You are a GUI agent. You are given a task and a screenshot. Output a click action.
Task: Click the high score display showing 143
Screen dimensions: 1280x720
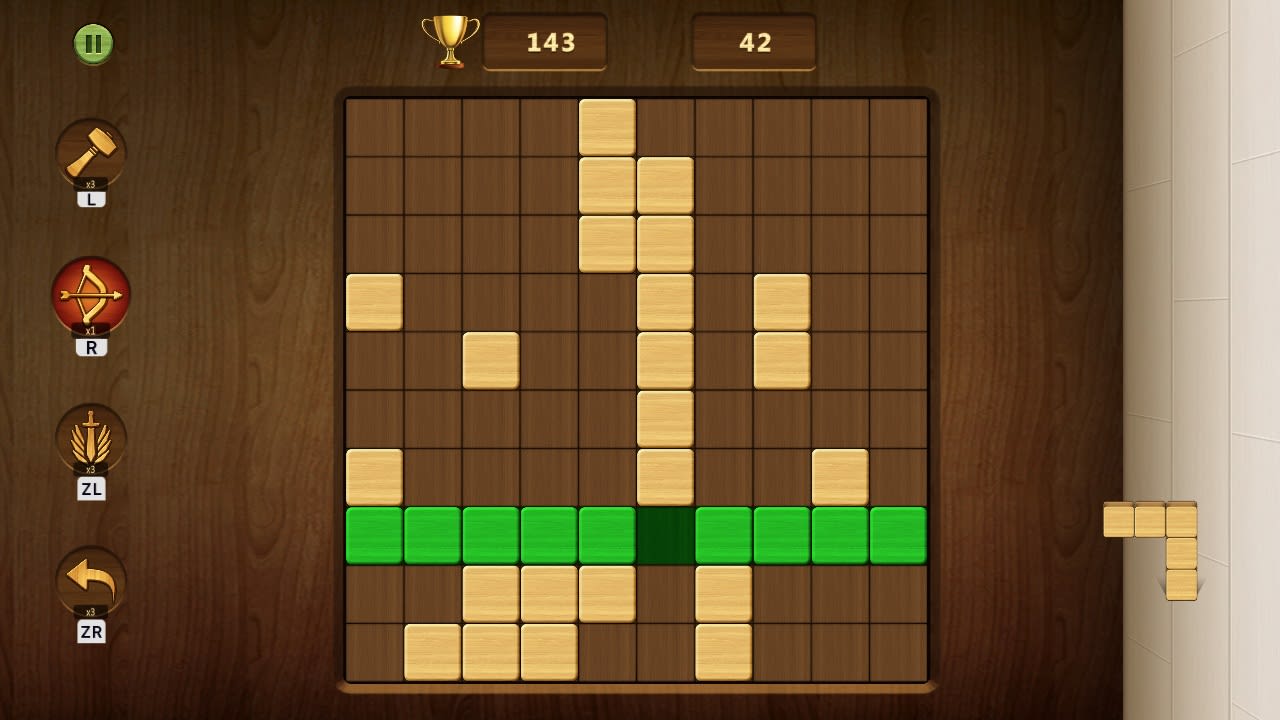point(545,42)
